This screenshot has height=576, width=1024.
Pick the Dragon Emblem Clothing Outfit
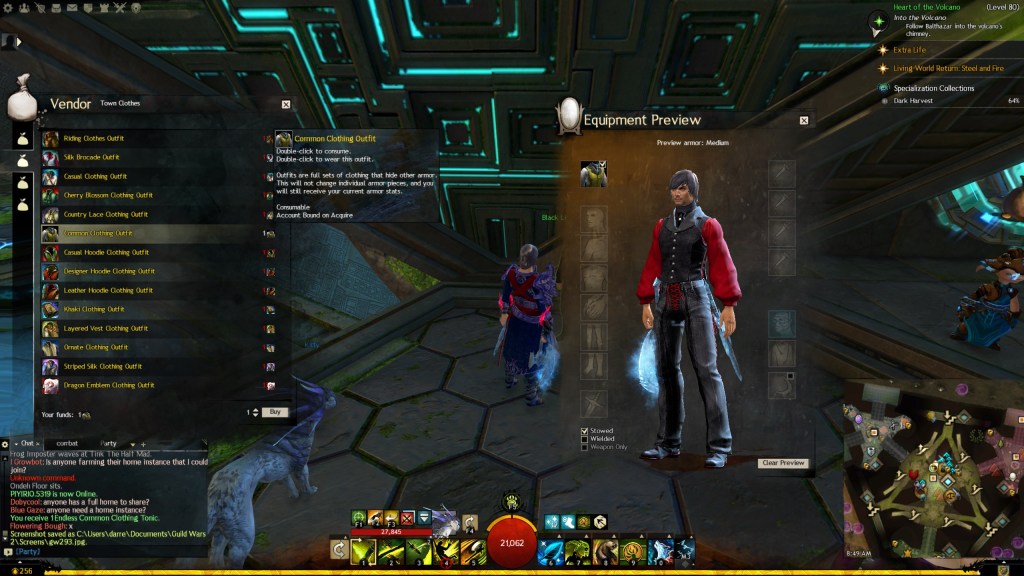[109, 385]
